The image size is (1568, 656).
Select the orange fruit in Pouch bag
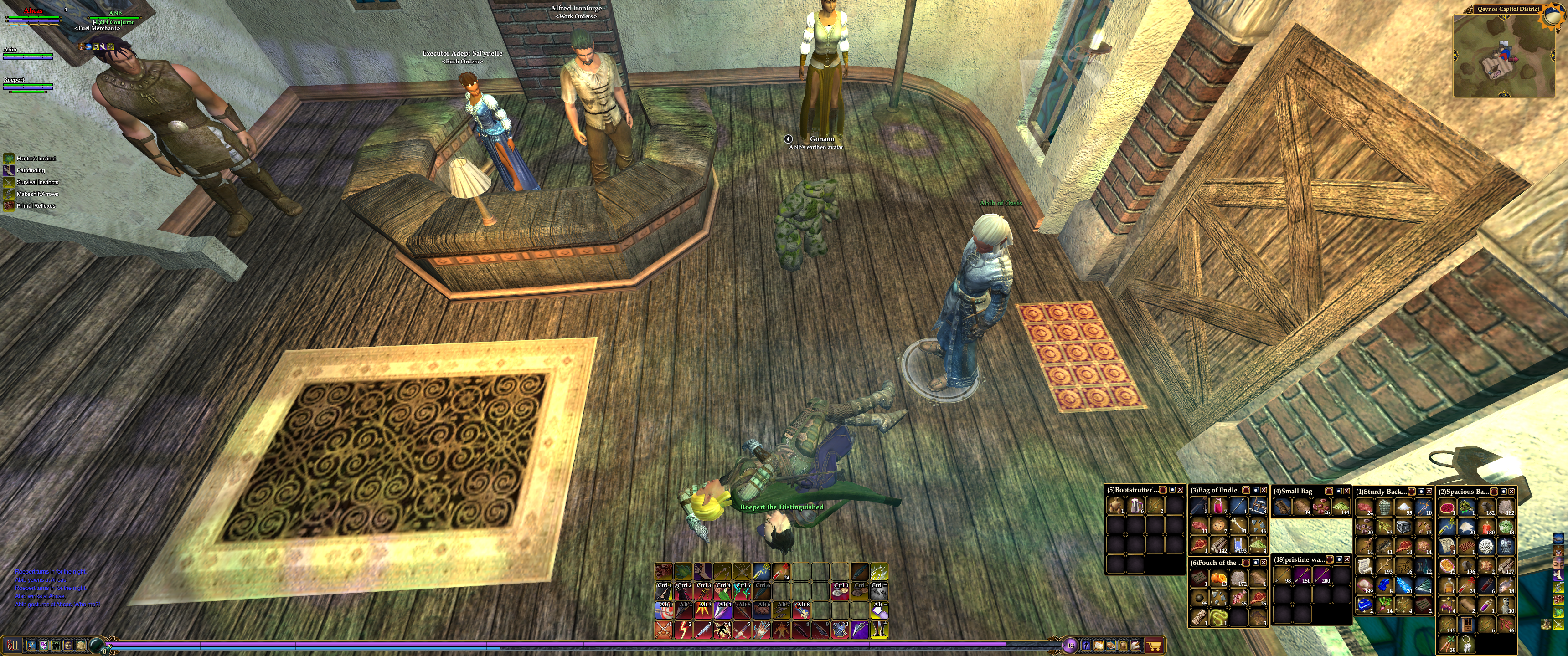(x=1219, y=579)
